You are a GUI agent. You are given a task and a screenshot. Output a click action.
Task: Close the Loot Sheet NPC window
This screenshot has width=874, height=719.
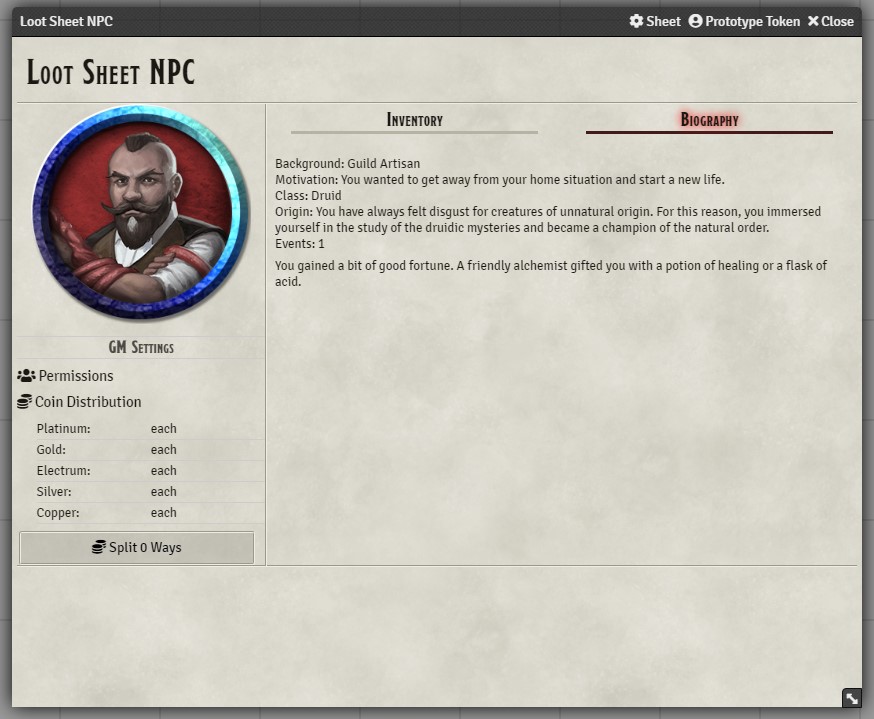(x=830, y=21)
